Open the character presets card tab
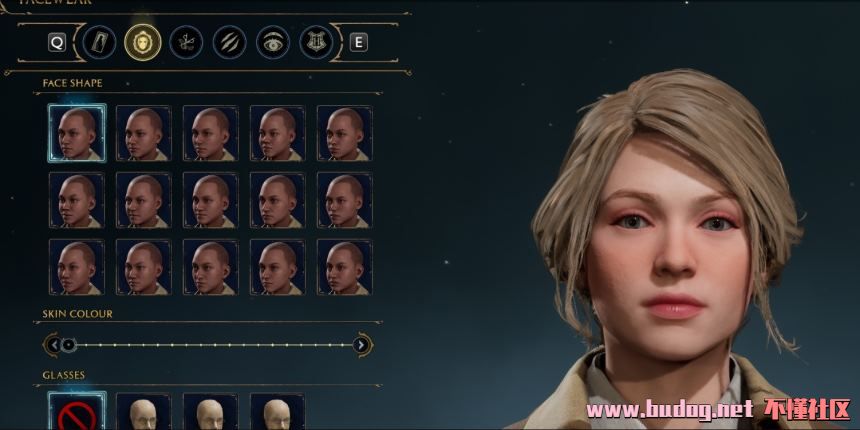 (99, 42)
